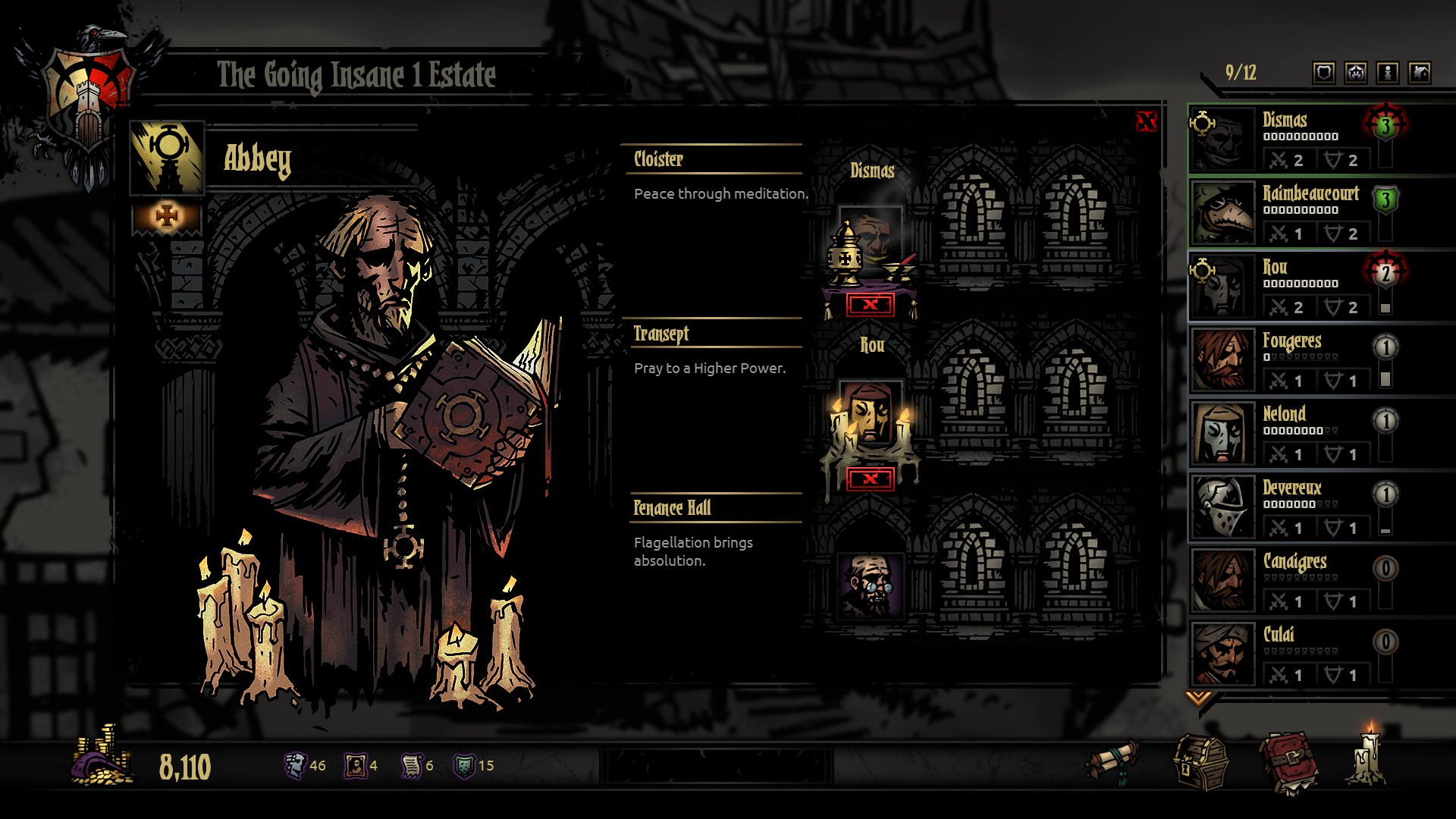Remove Rou from the Transept
Viewport: 1456px width, 819px height.
[x=870, y=479]
